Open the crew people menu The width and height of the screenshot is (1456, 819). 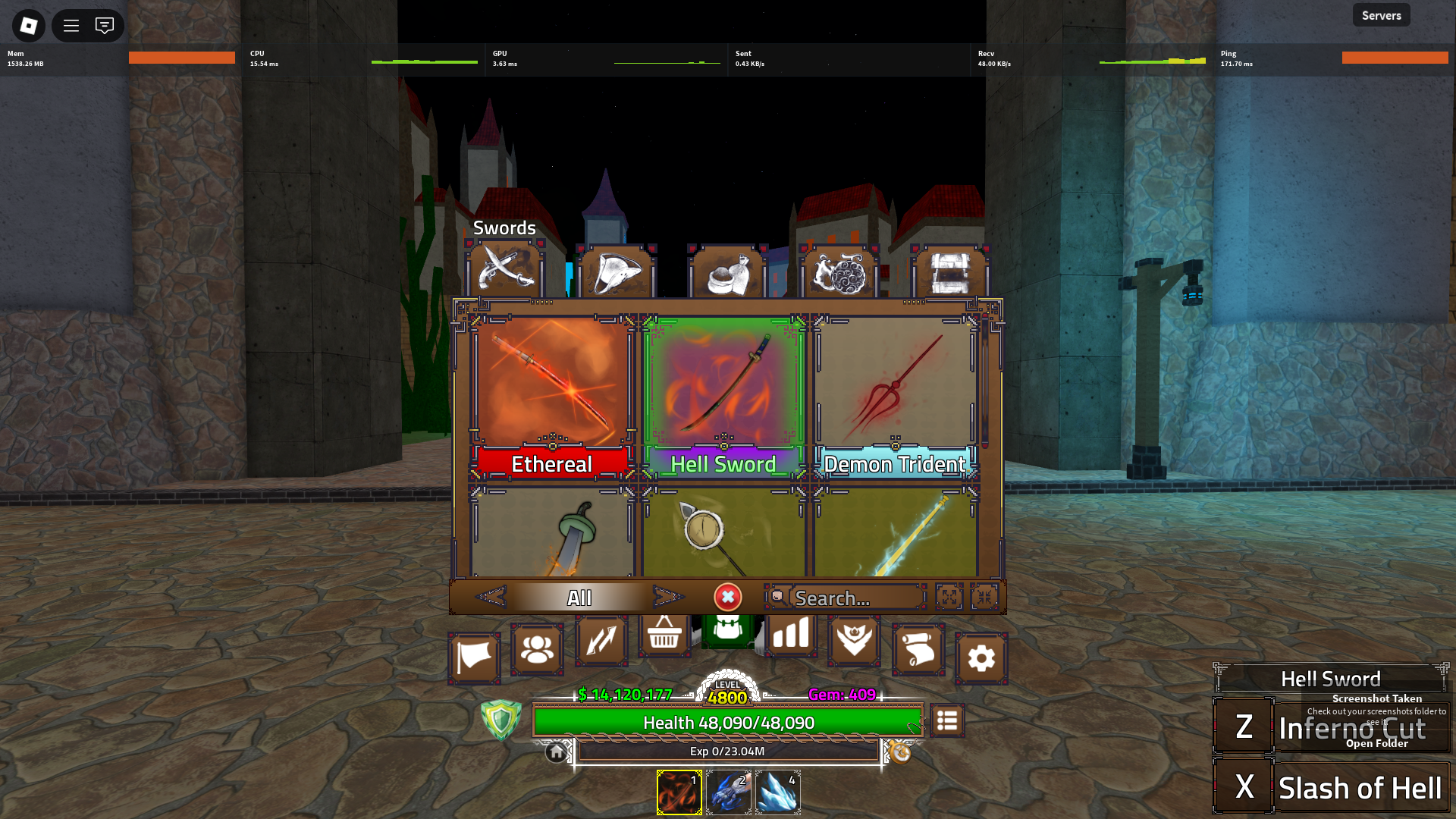(x=537, y=650)
